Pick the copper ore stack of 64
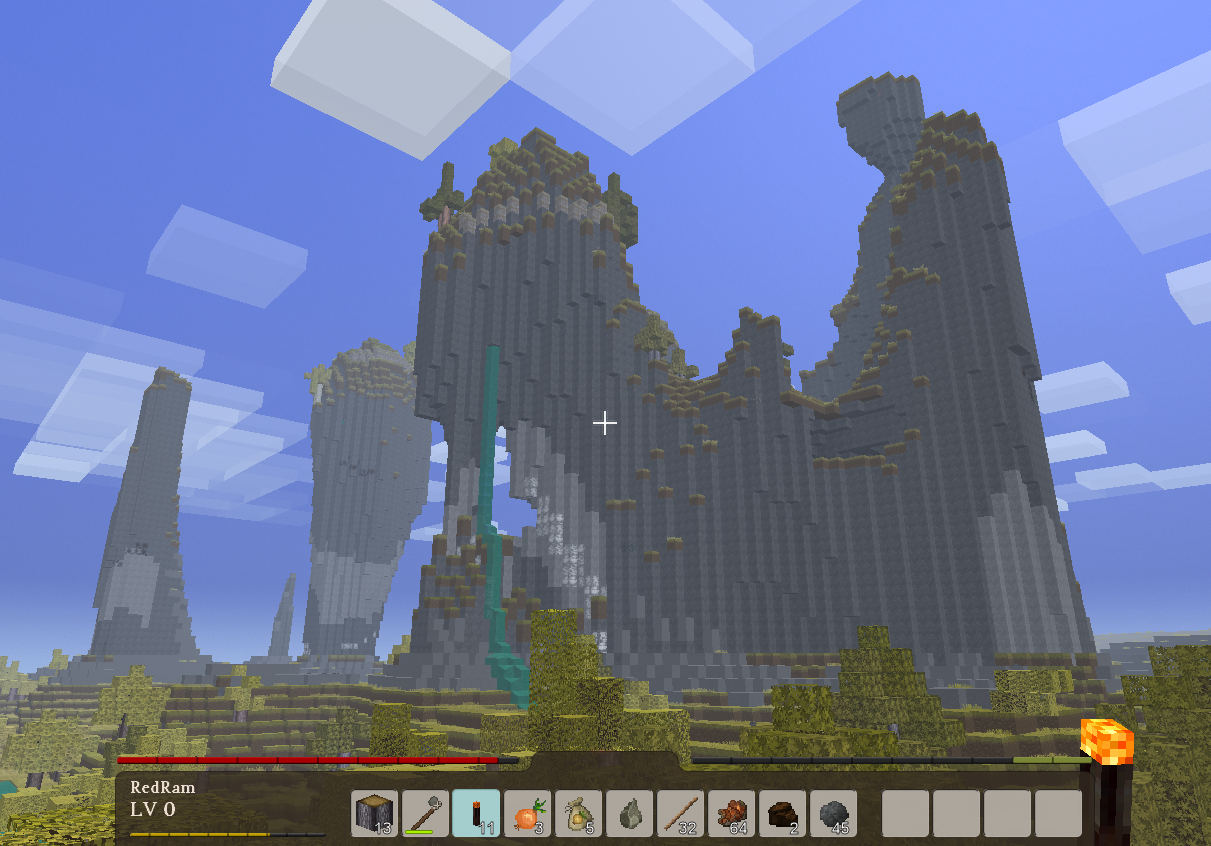Image resolution: width=1211 pixels, height=846 pixels. (731, 813)
